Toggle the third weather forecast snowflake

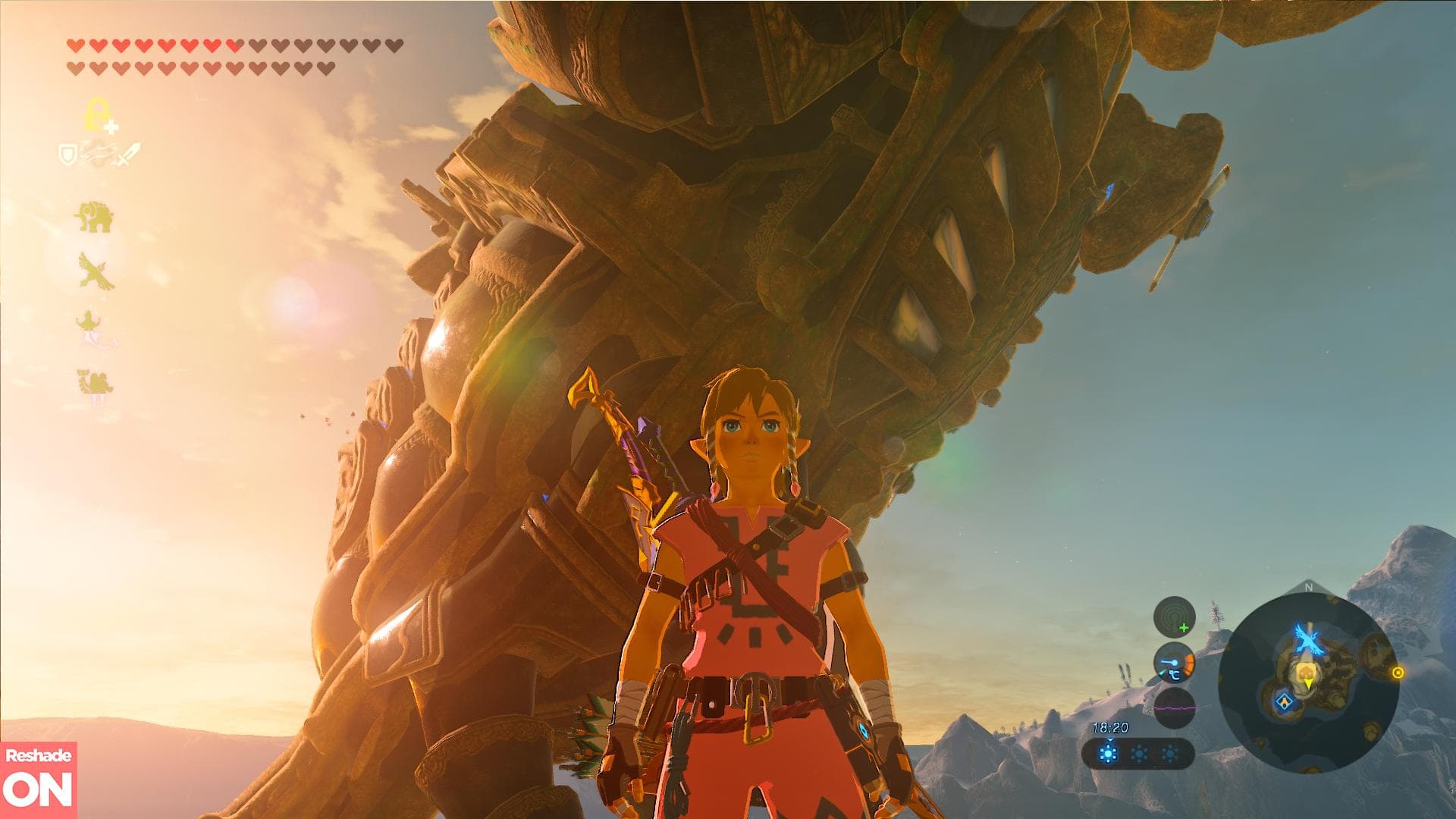coord(1170,754)
